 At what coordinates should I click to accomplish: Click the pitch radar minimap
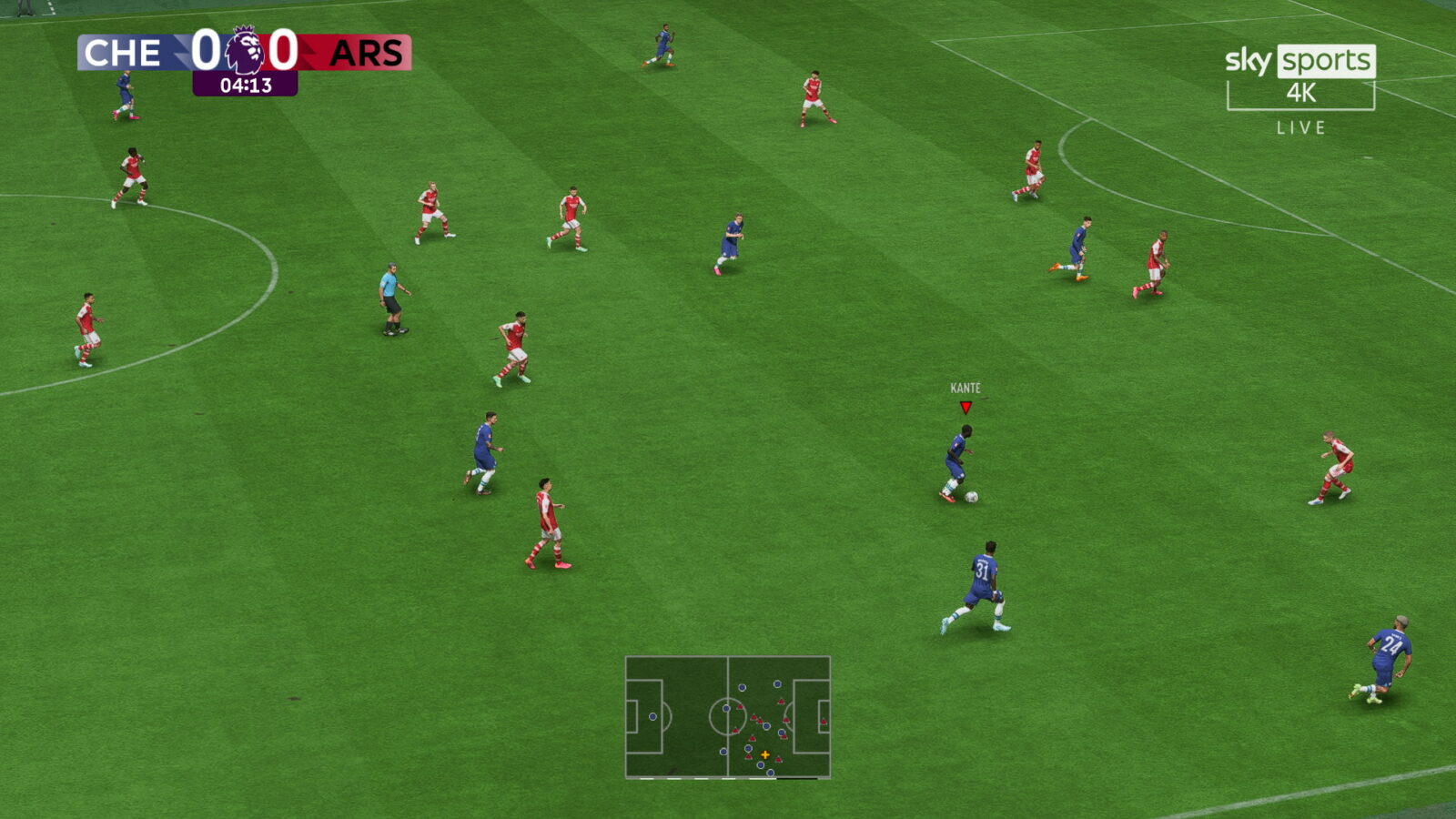pyautogui.click(x=727, y=717)
